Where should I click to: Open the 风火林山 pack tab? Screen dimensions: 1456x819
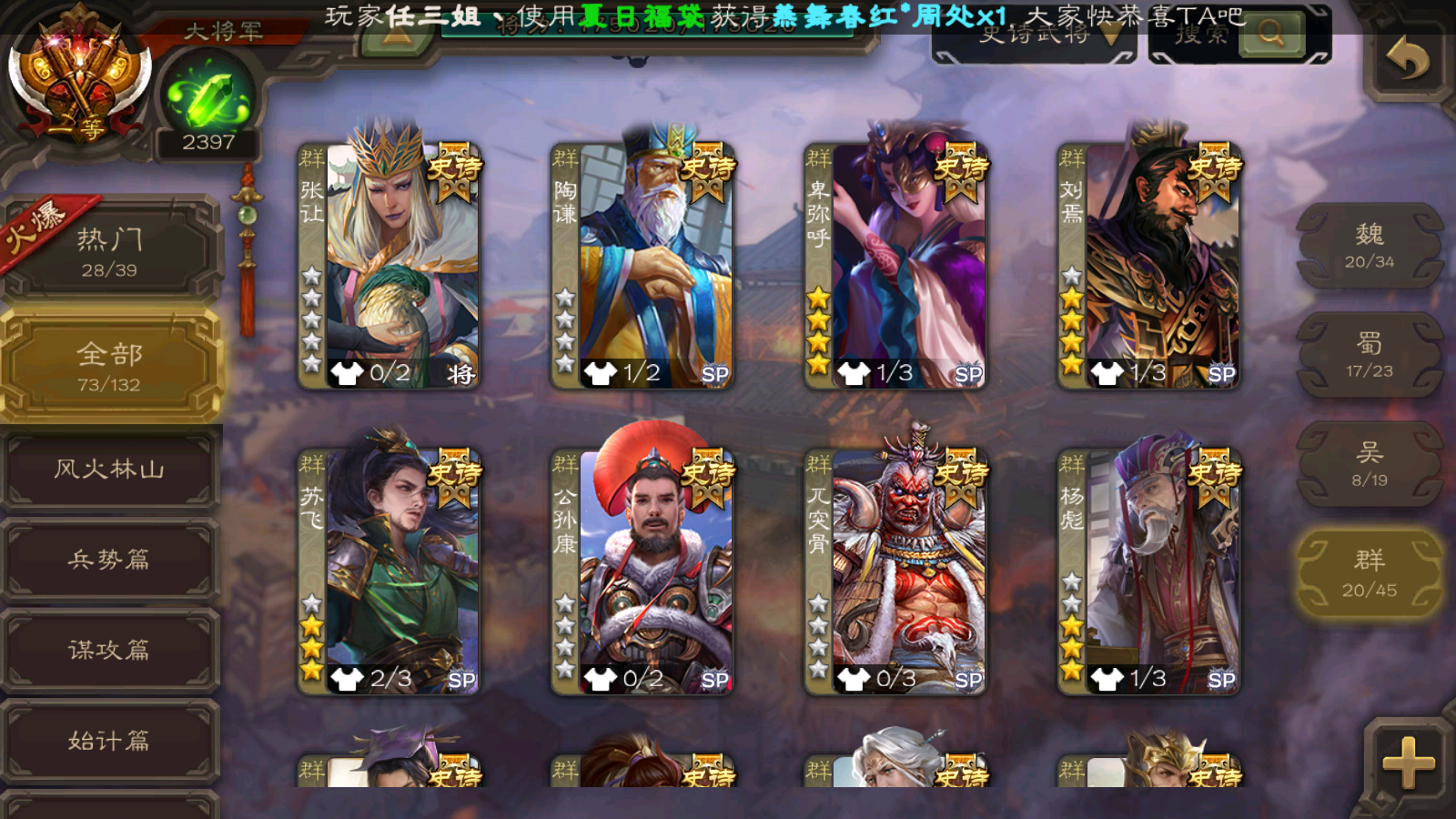pyautogui.click(x=109, y=470)
